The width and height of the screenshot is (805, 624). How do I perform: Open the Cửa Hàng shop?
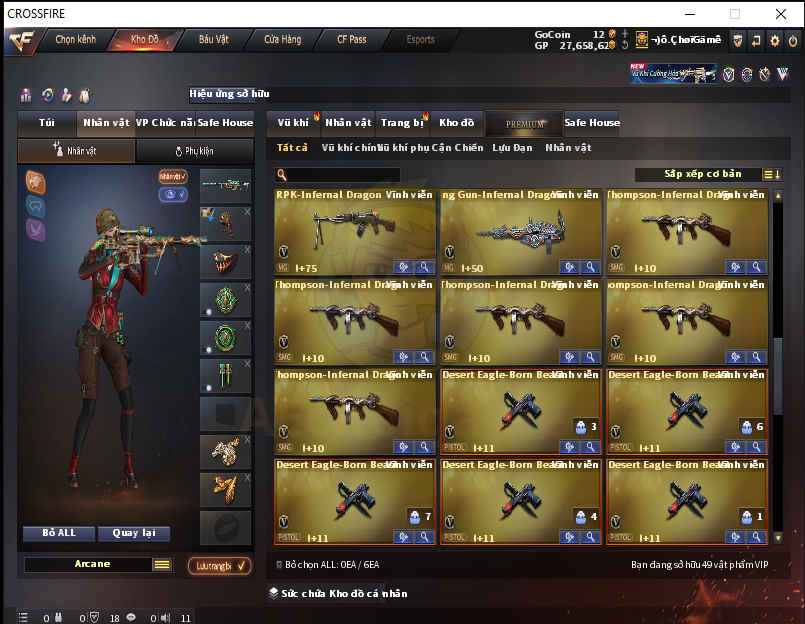tap(283, 40)
